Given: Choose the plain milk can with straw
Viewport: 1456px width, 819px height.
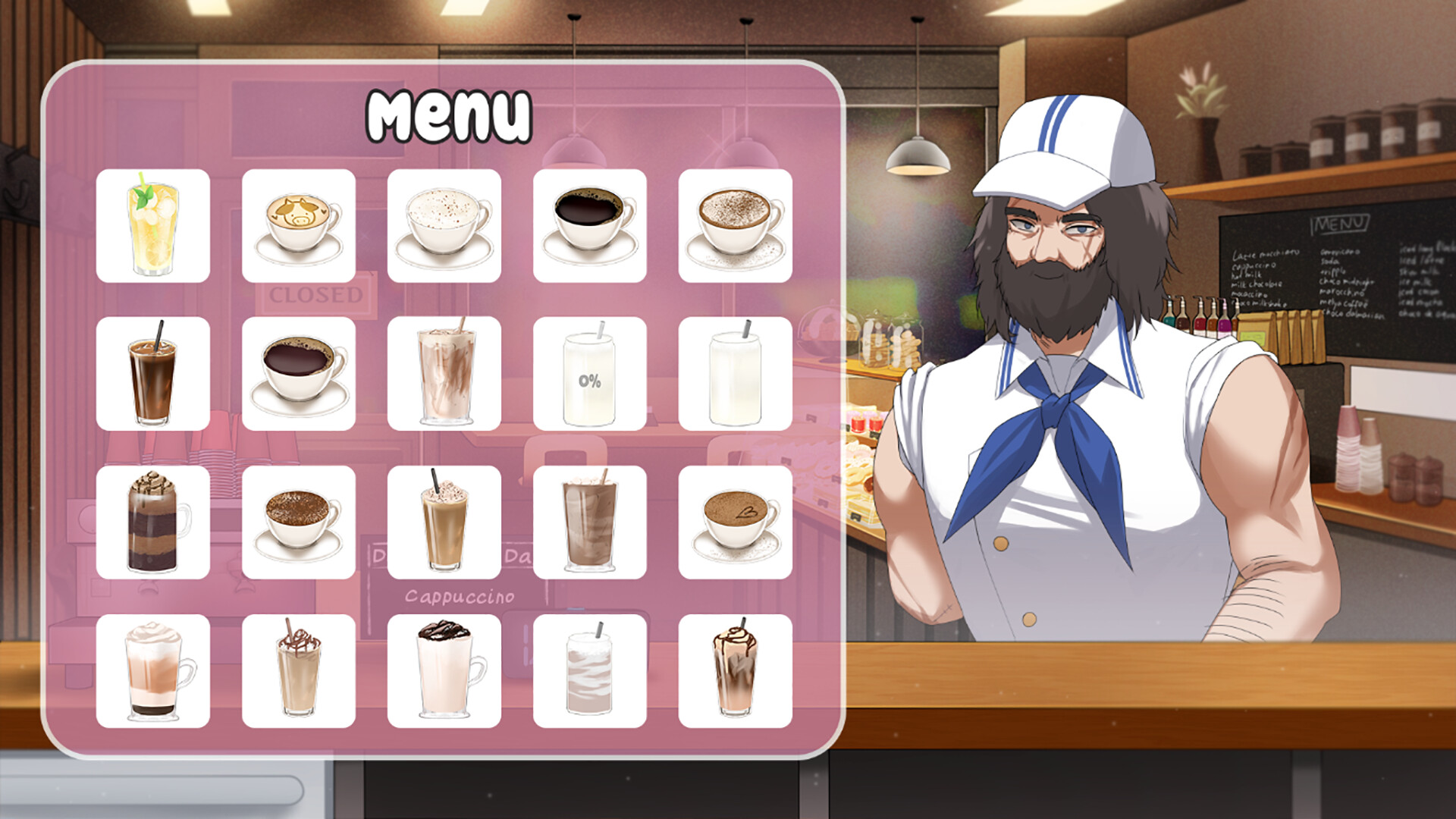Looking at the screenshot, I should [x=733, y=372].
